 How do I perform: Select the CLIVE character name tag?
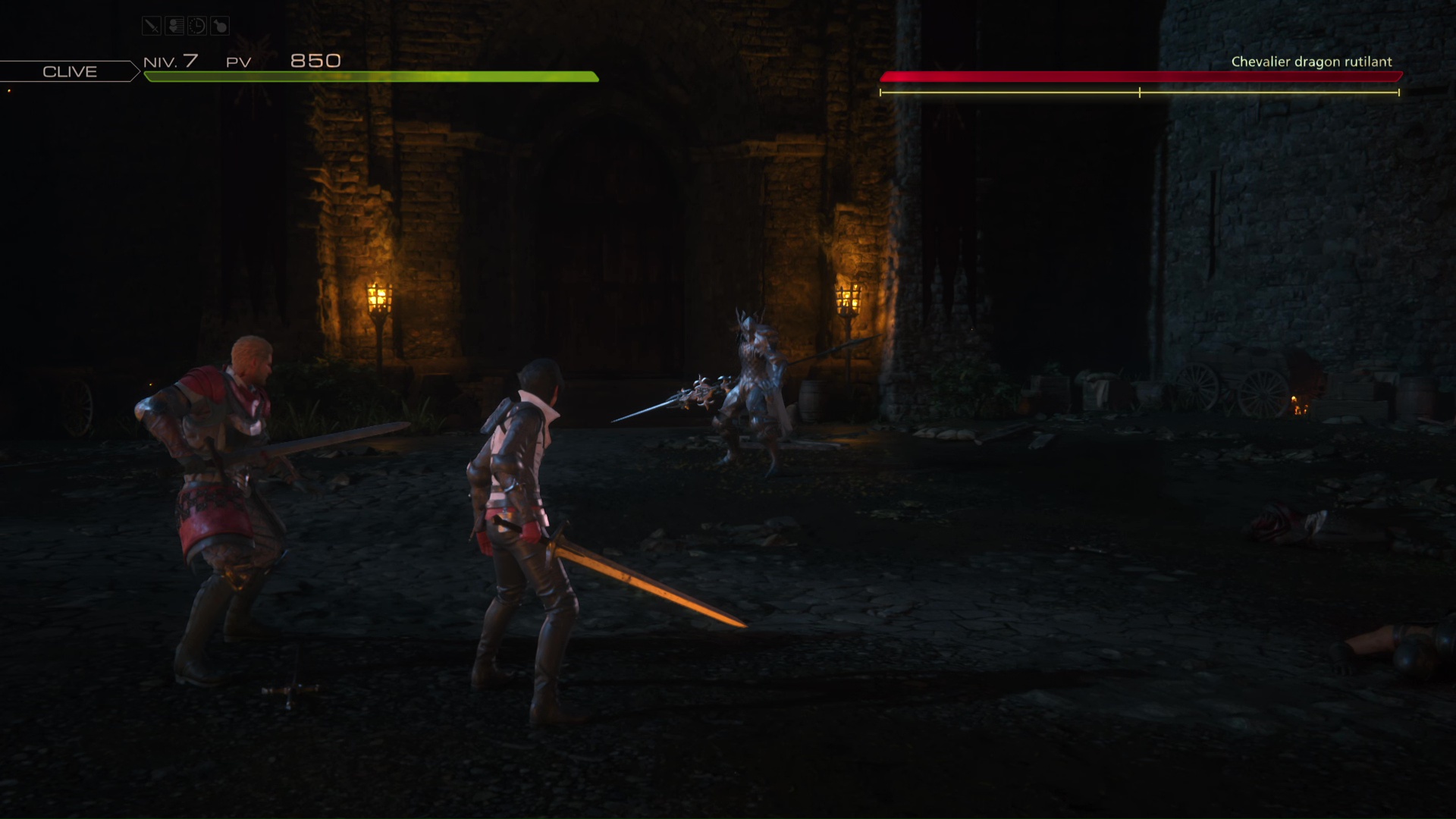(x=69, y=71)
